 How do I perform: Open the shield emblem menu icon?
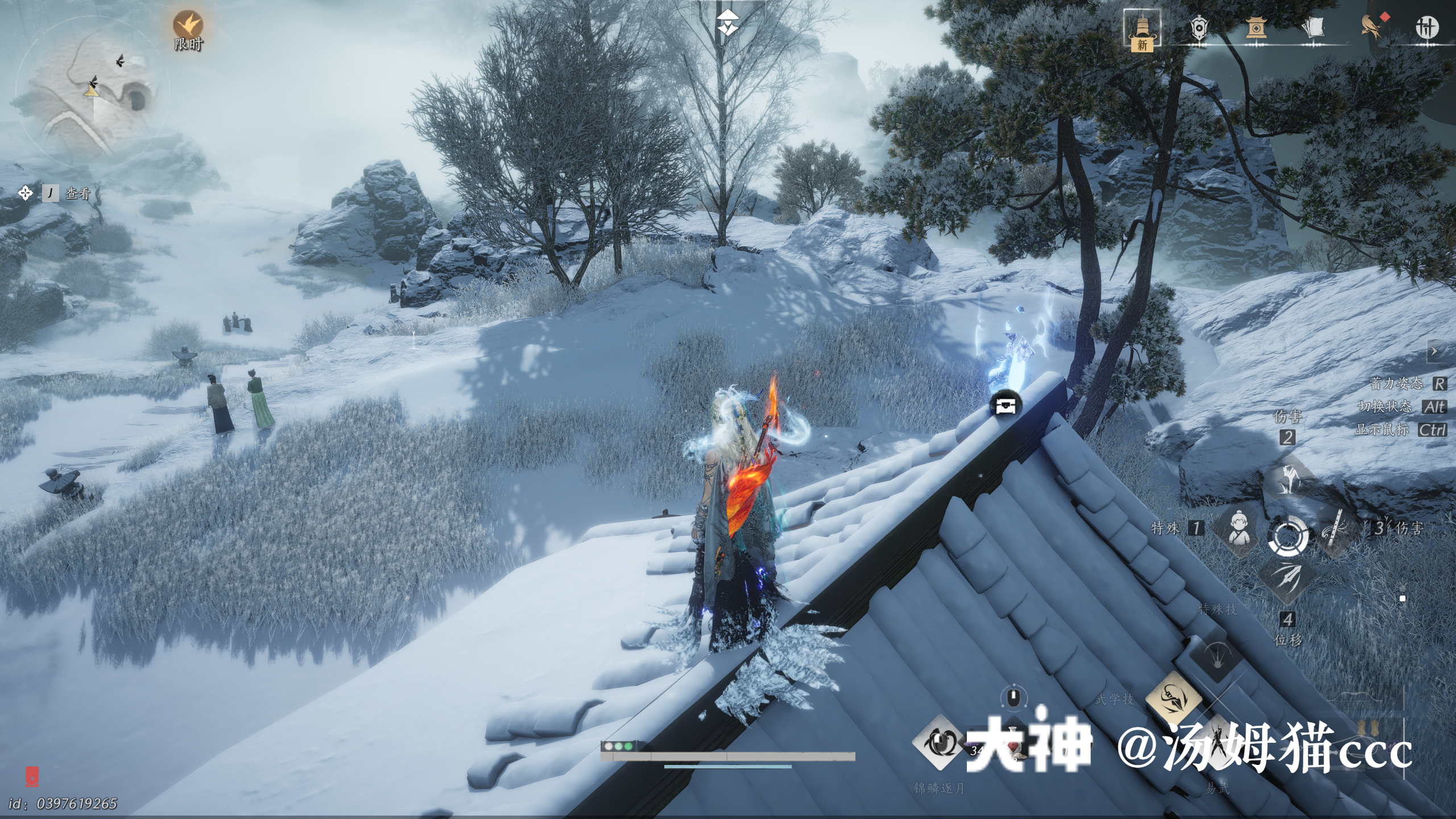1199,27
